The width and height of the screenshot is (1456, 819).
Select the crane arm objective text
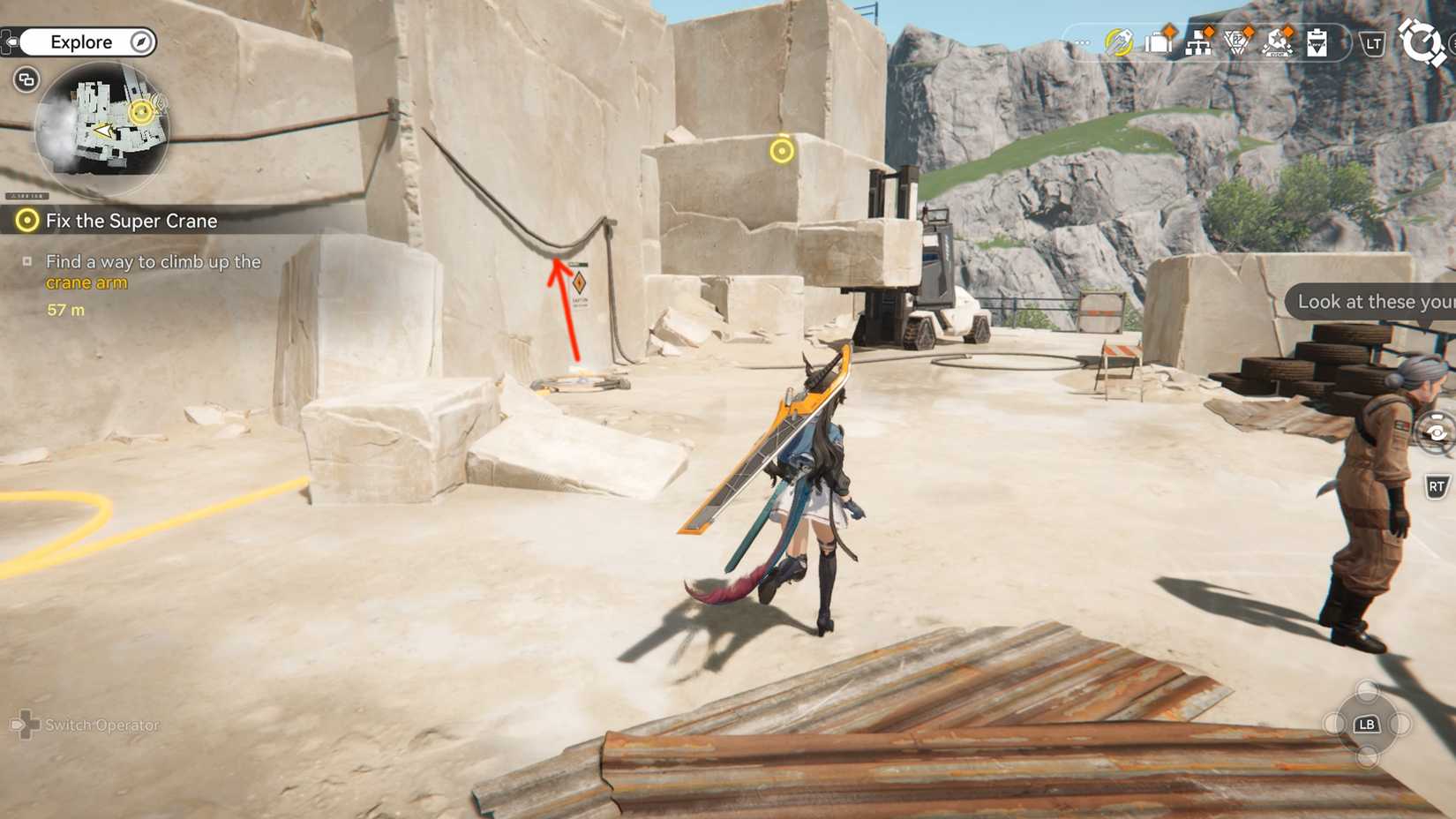click(x=86, y=282)
